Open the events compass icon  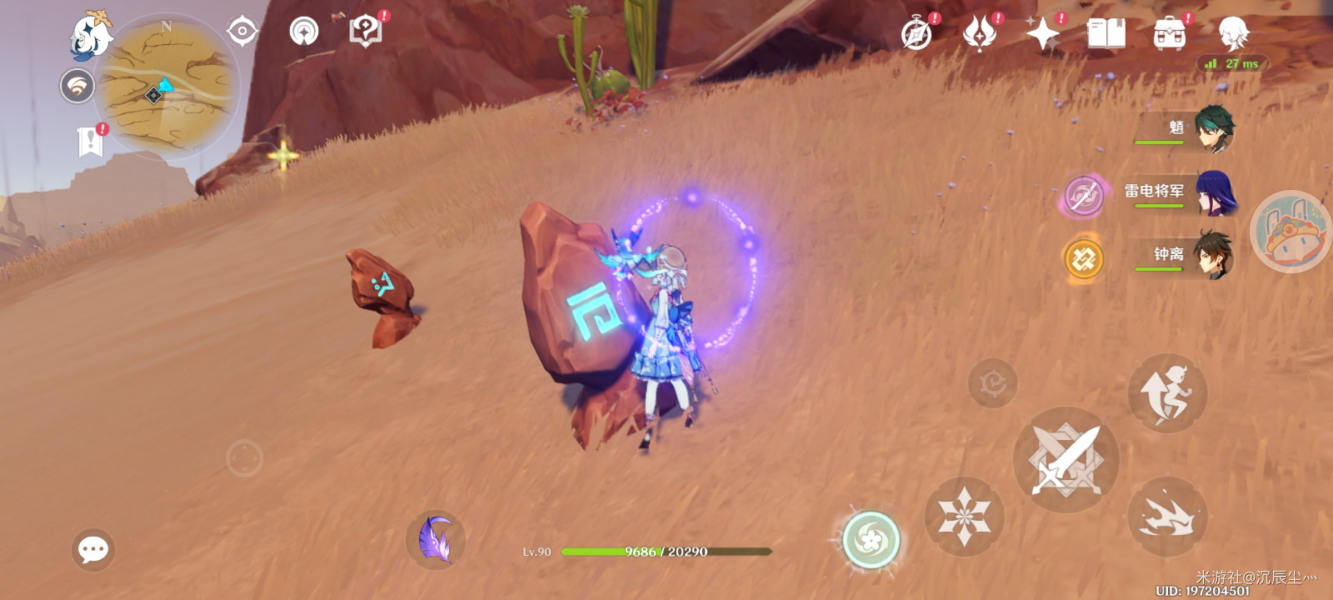[x=916, y=34]
